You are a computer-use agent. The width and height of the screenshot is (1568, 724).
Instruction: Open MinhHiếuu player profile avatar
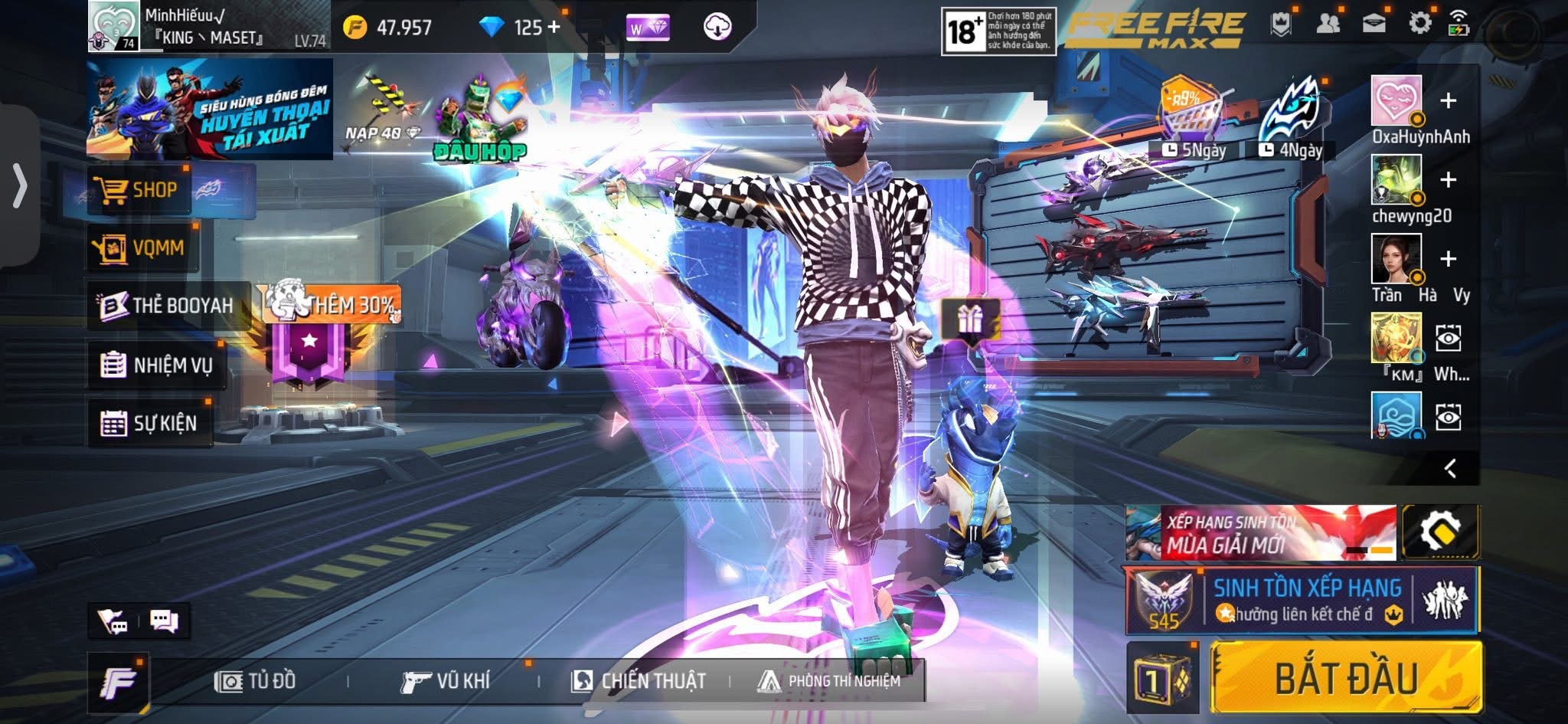click(x=113, y=26)
